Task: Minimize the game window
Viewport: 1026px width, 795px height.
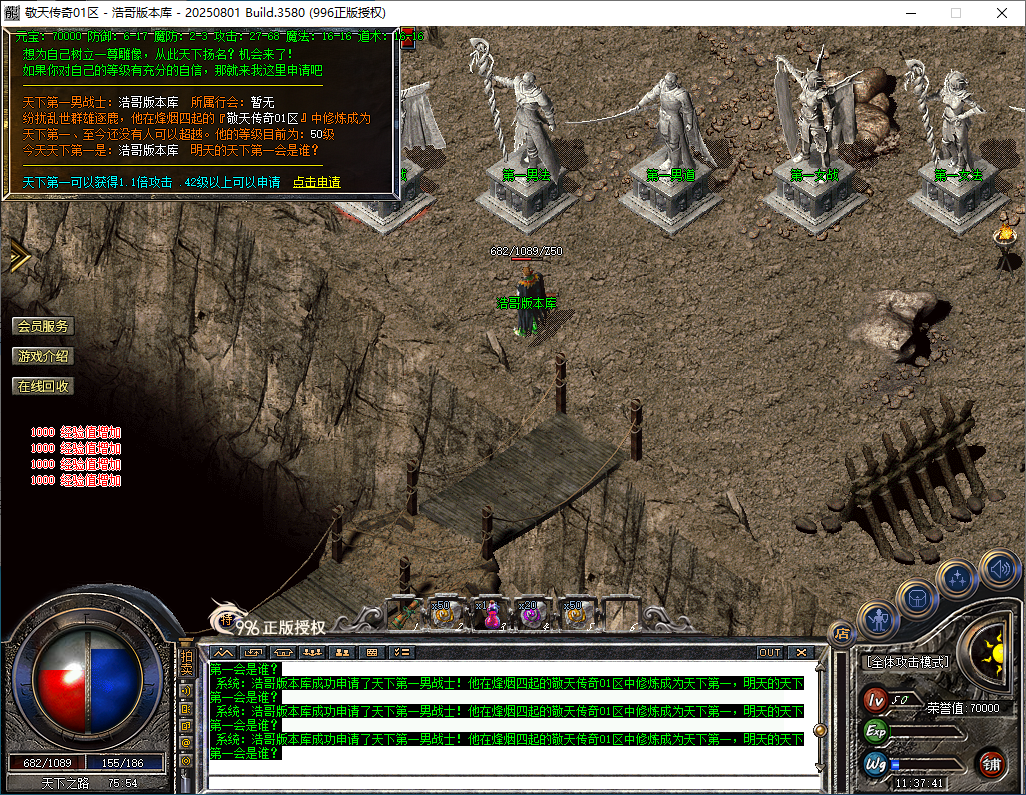Action: click(910, 13)
